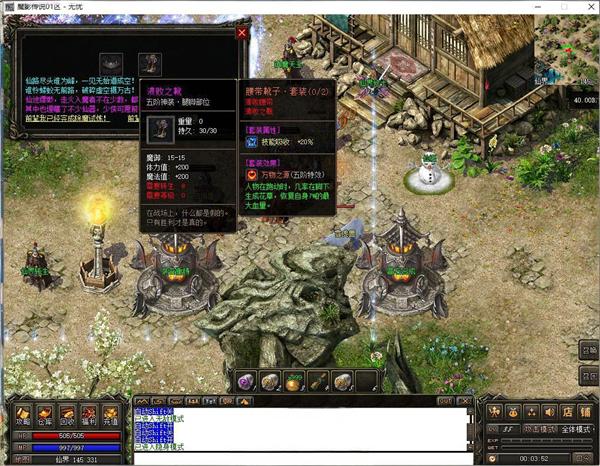This screenshot has height=466, width=600.
Task: Open the bag pouch icon
Action: pyautogui.click(x=511, y=410)
